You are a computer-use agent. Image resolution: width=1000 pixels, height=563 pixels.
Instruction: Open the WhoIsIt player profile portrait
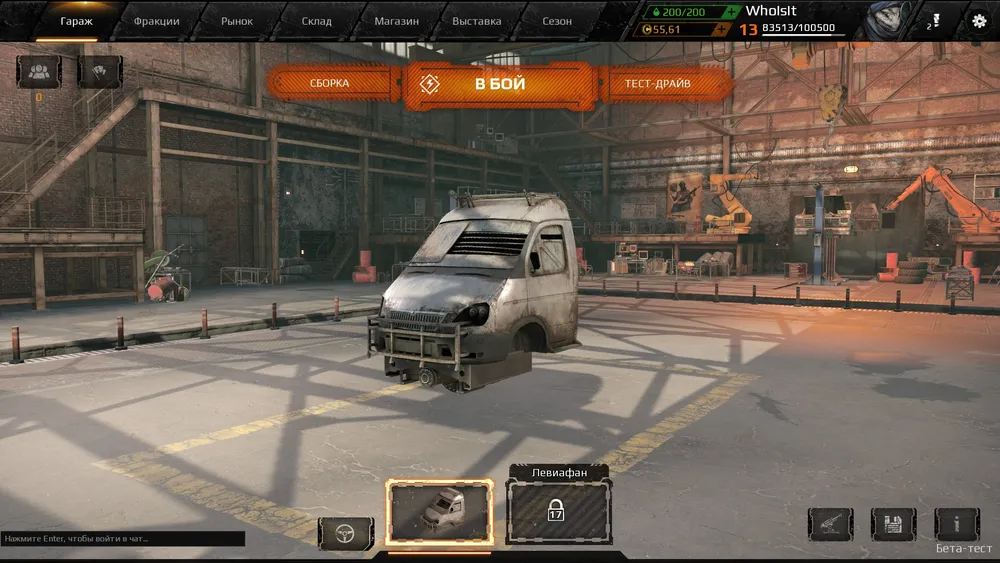click(x=884, y=21)
